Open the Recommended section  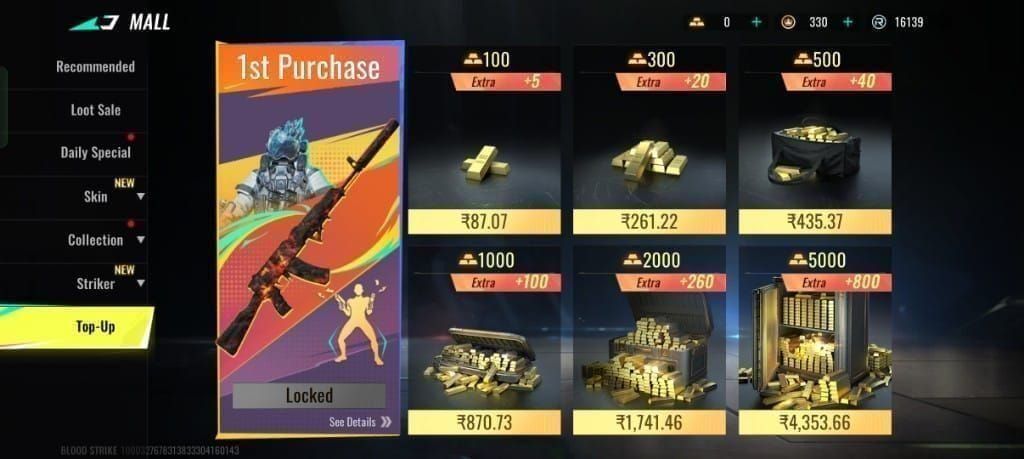coord(95,67)
